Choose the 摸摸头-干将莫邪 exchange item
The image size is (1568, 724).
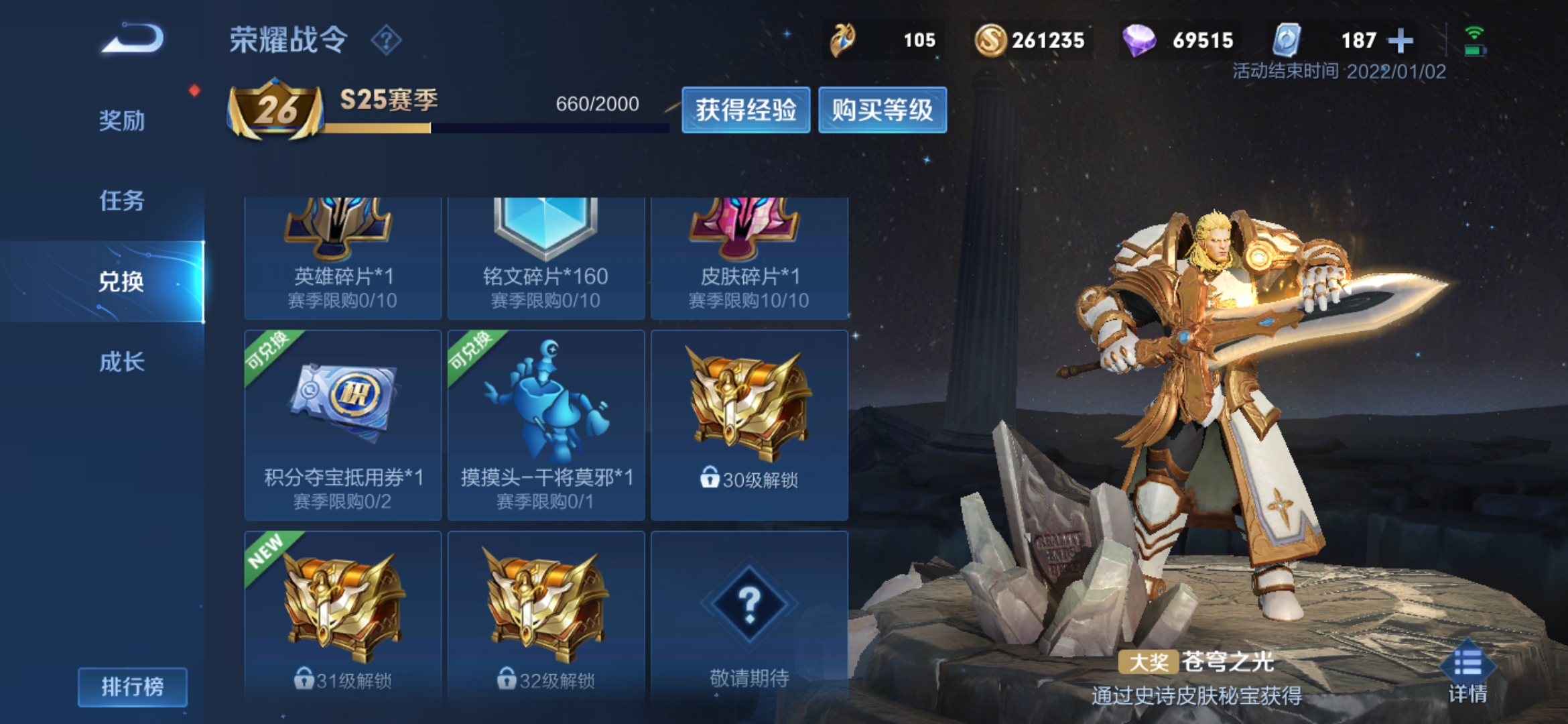click(x=545, y=425)
